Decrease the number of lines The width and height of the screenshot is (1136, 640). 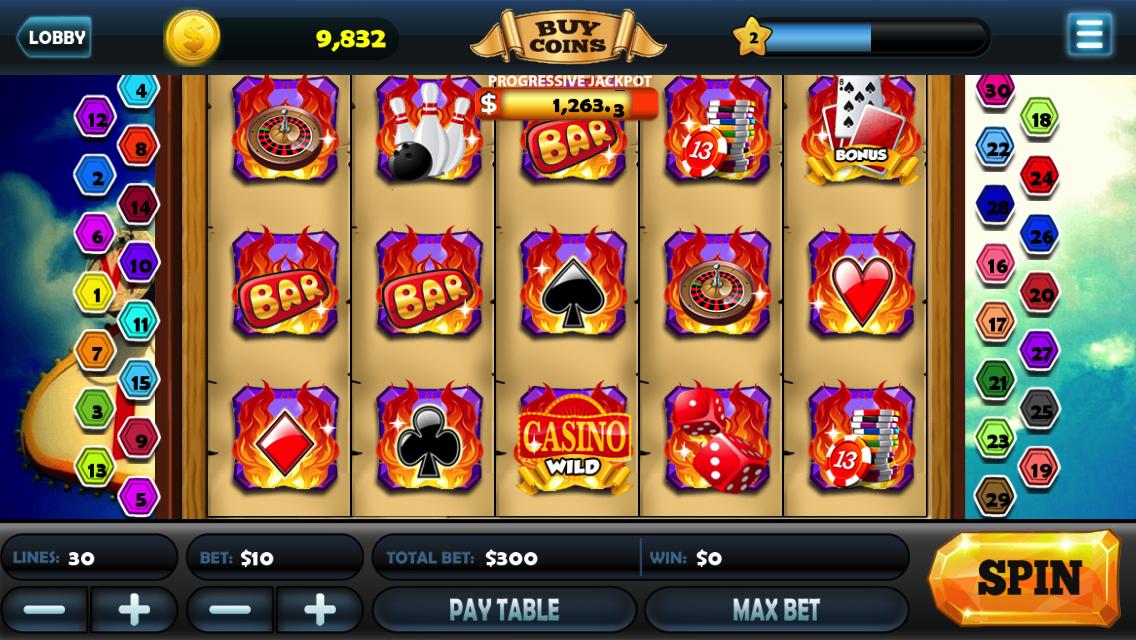44,609
